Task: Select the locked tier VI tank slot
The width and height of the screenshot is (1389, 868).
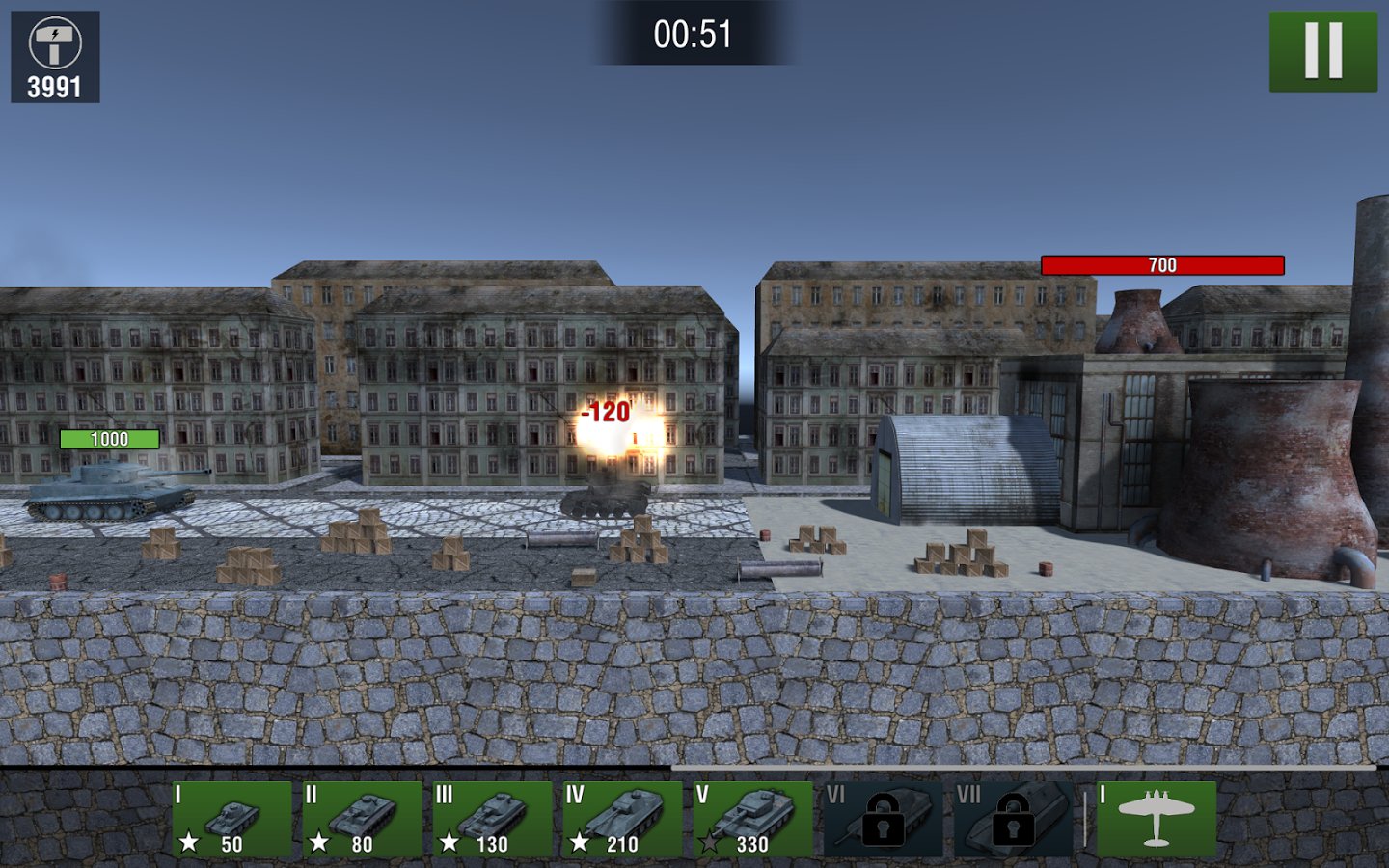Action: pos(882,819)
